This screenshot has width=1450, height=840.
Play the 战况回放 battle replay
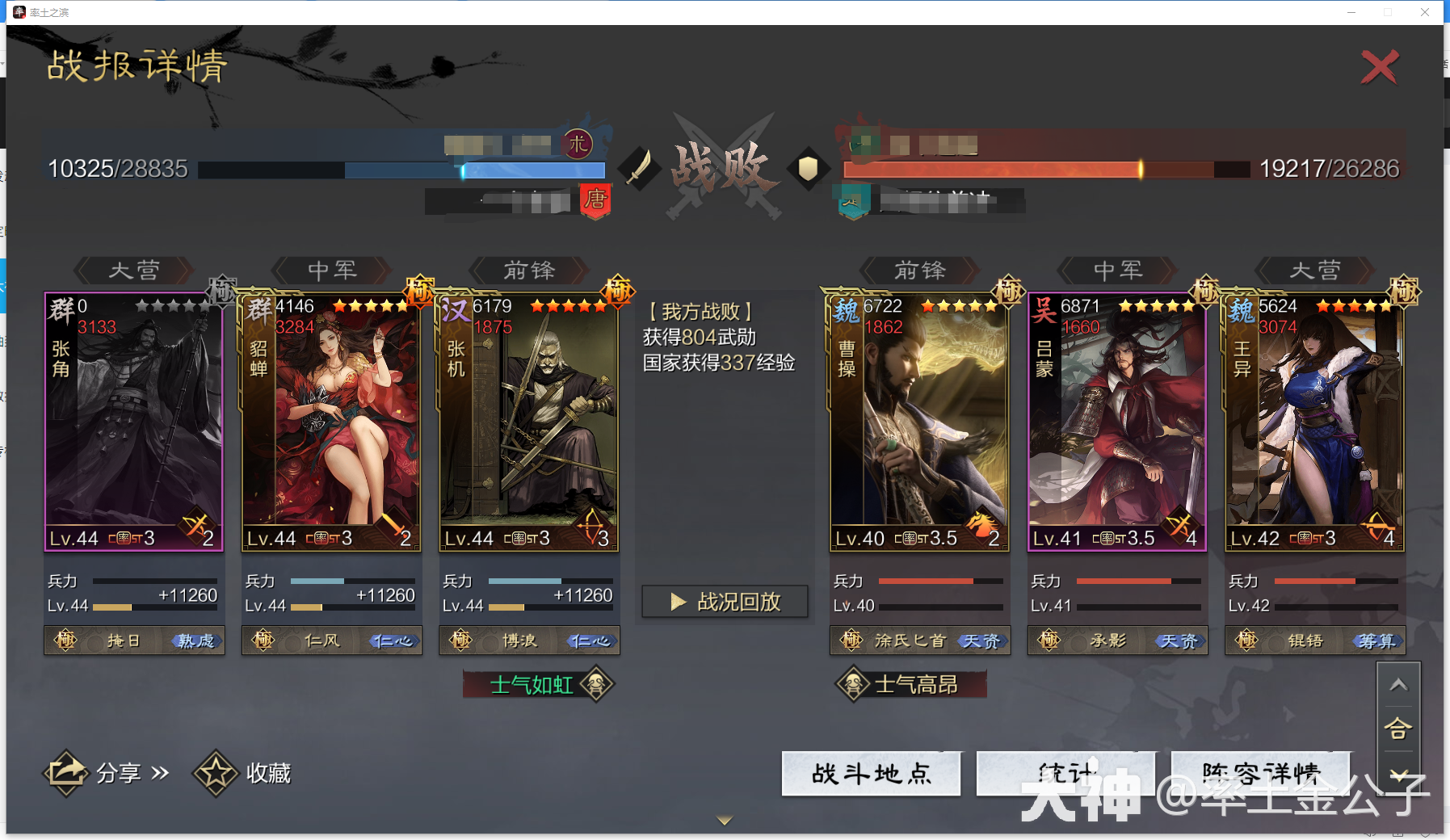pos(725,602)
